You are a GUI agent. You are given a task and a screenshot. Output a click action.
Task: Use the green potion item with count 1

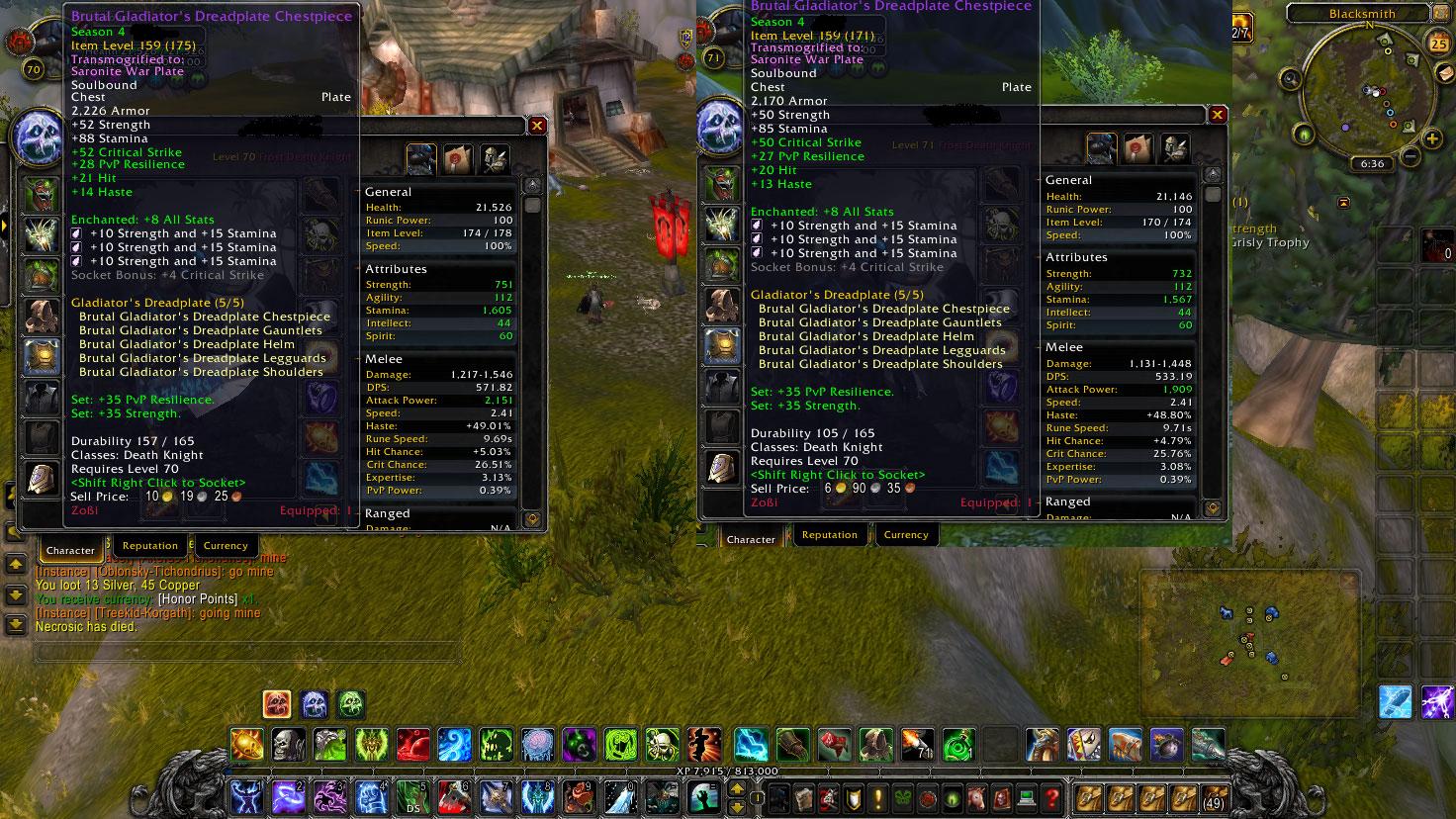pos(957,744)
